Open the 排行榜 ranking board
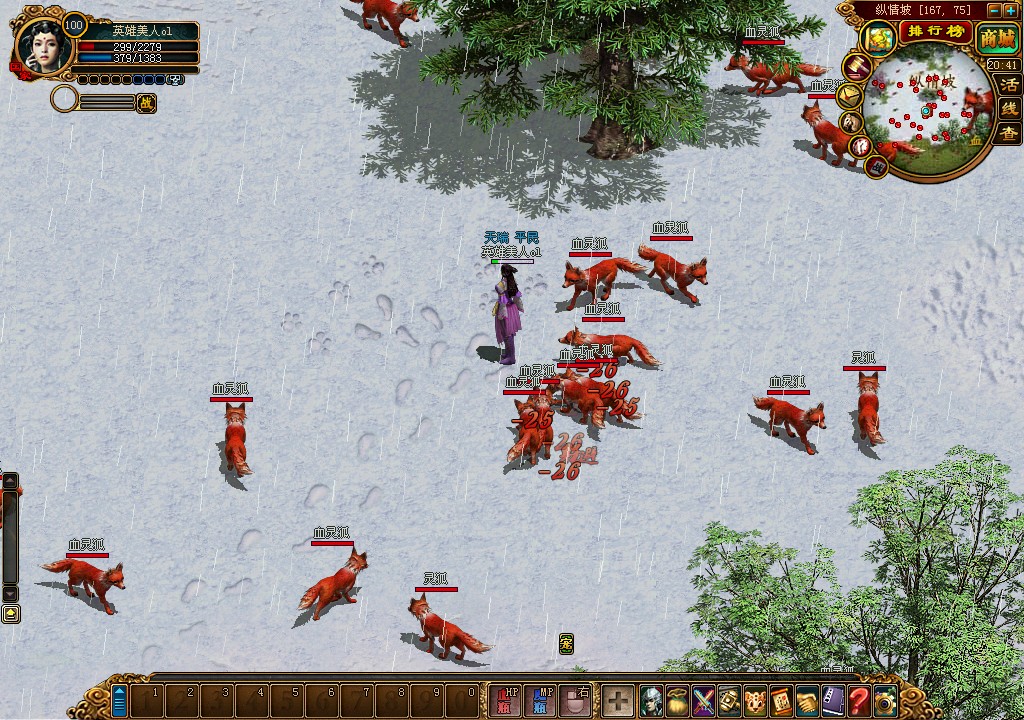 tap(935, 32)
